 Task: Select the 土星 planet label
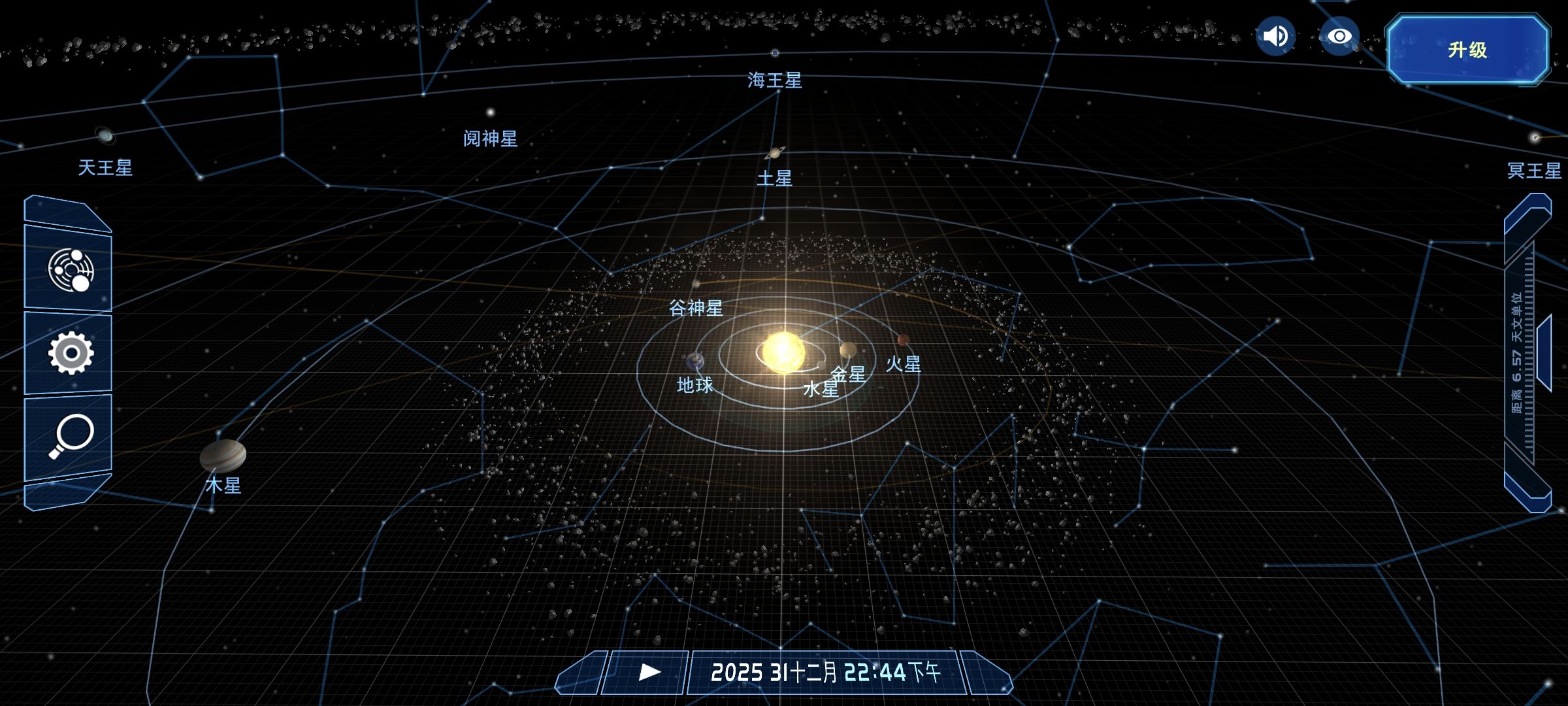click(x=775, y=178)
